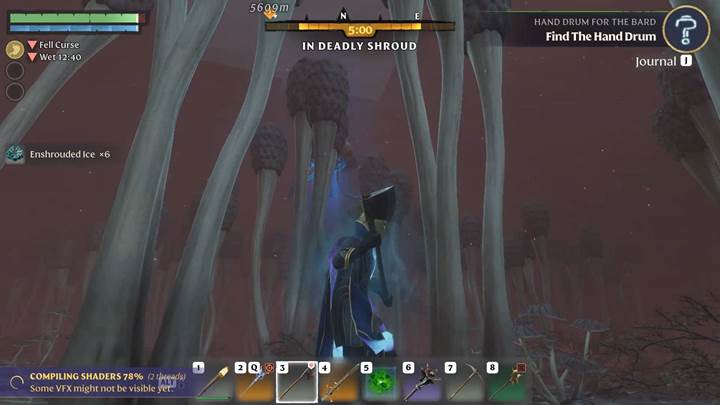Use the green glowing item in slot 5
The image size is (720, 405).
point(381,382)
